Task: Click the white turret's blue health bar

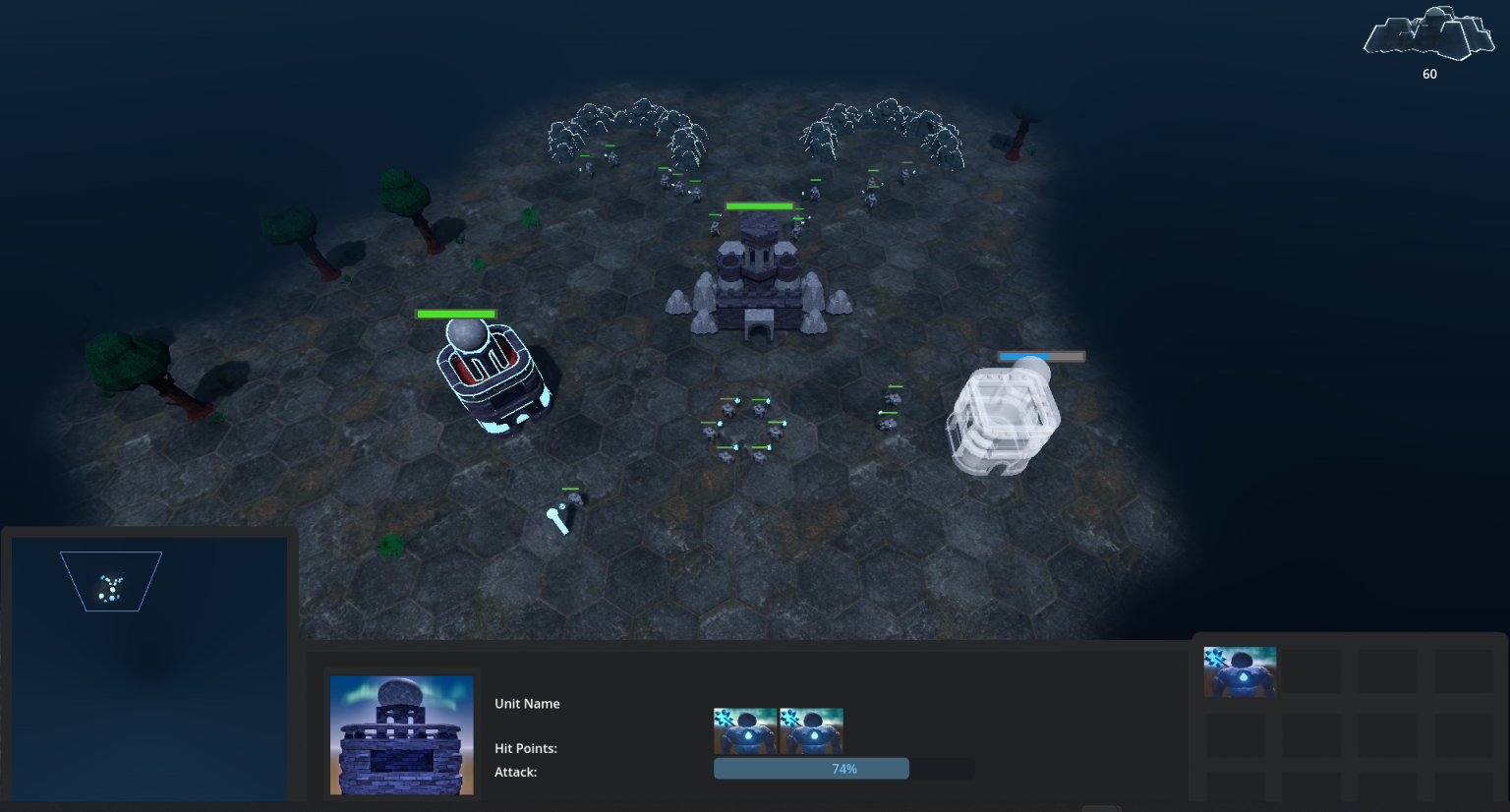Action: pyautogui.click(x=1041, y=356)
